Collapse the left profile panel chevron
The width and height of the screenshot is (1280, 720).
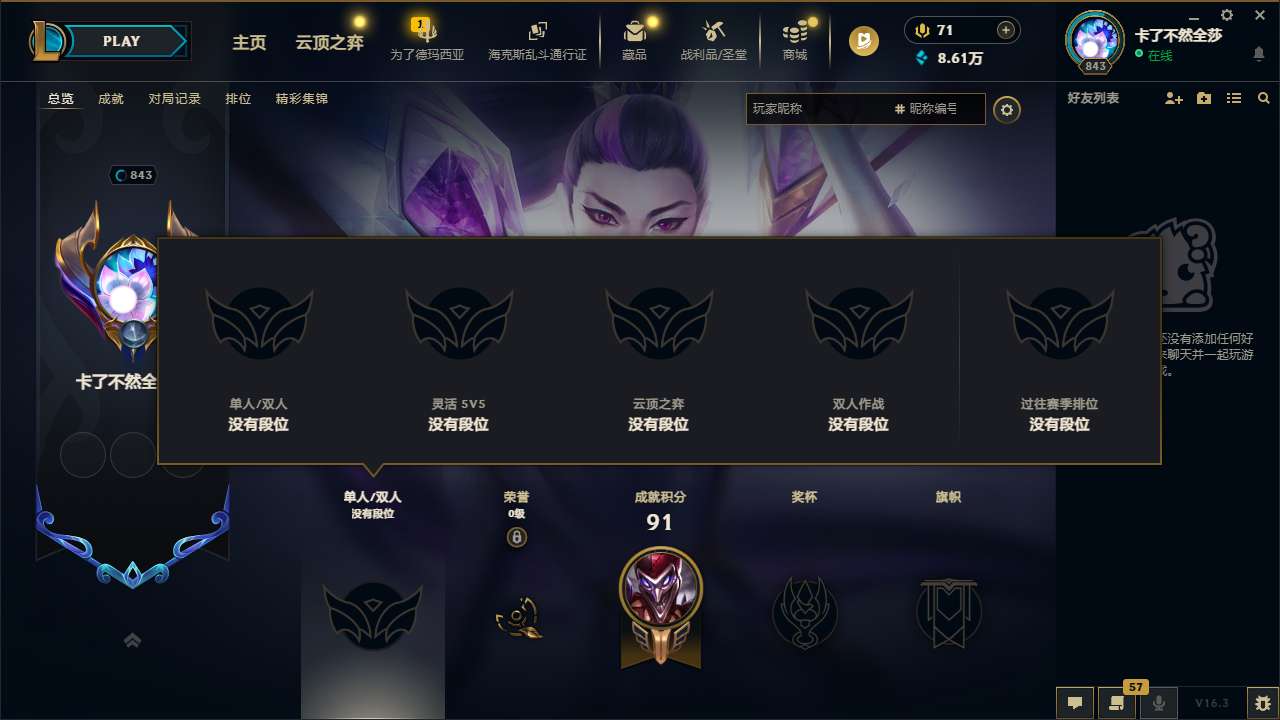(x=132, y=641)
